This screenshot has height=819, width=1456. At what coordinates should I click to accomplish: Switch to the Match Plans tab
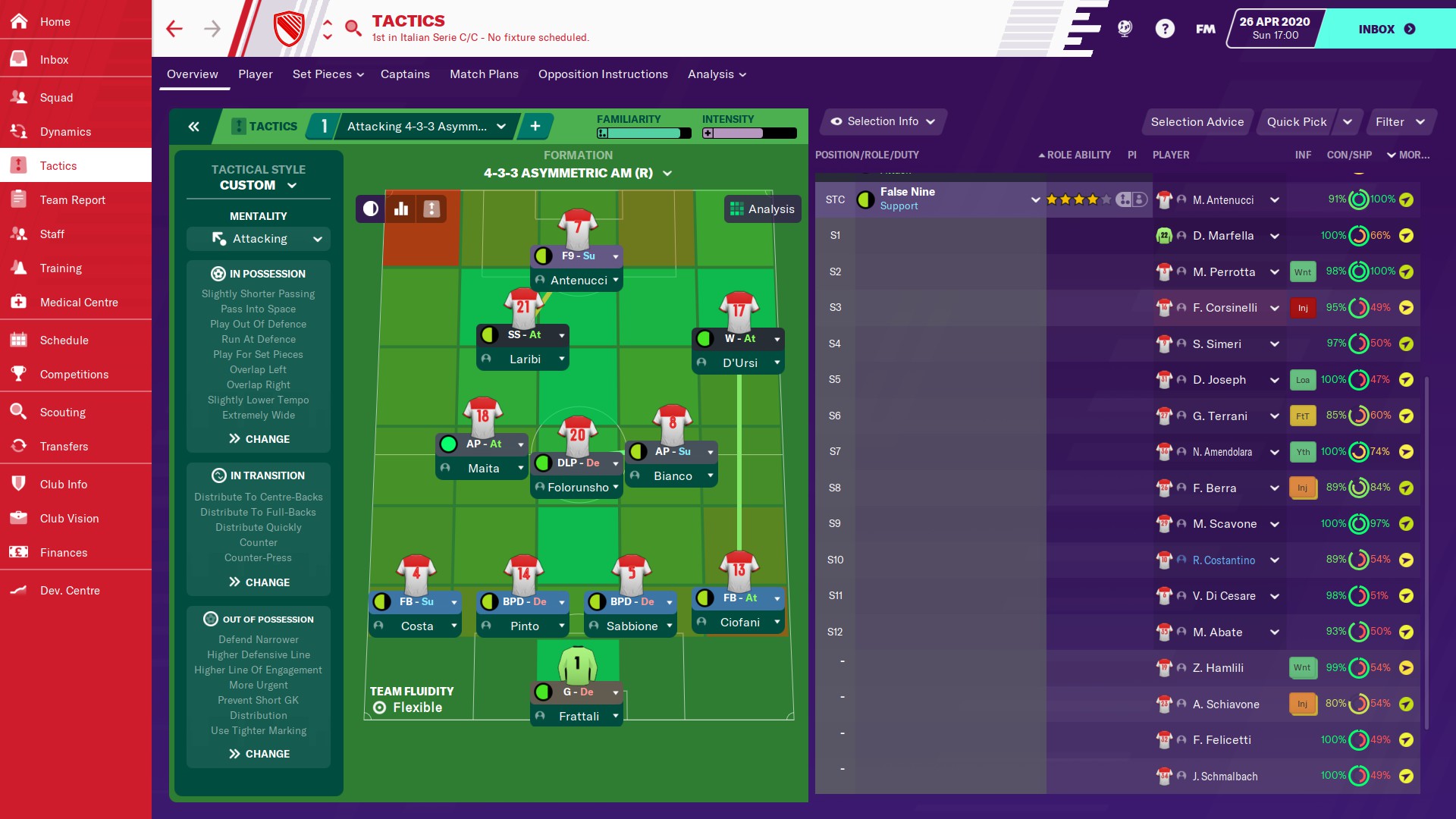pyautogui.click(x=484, y=74)
